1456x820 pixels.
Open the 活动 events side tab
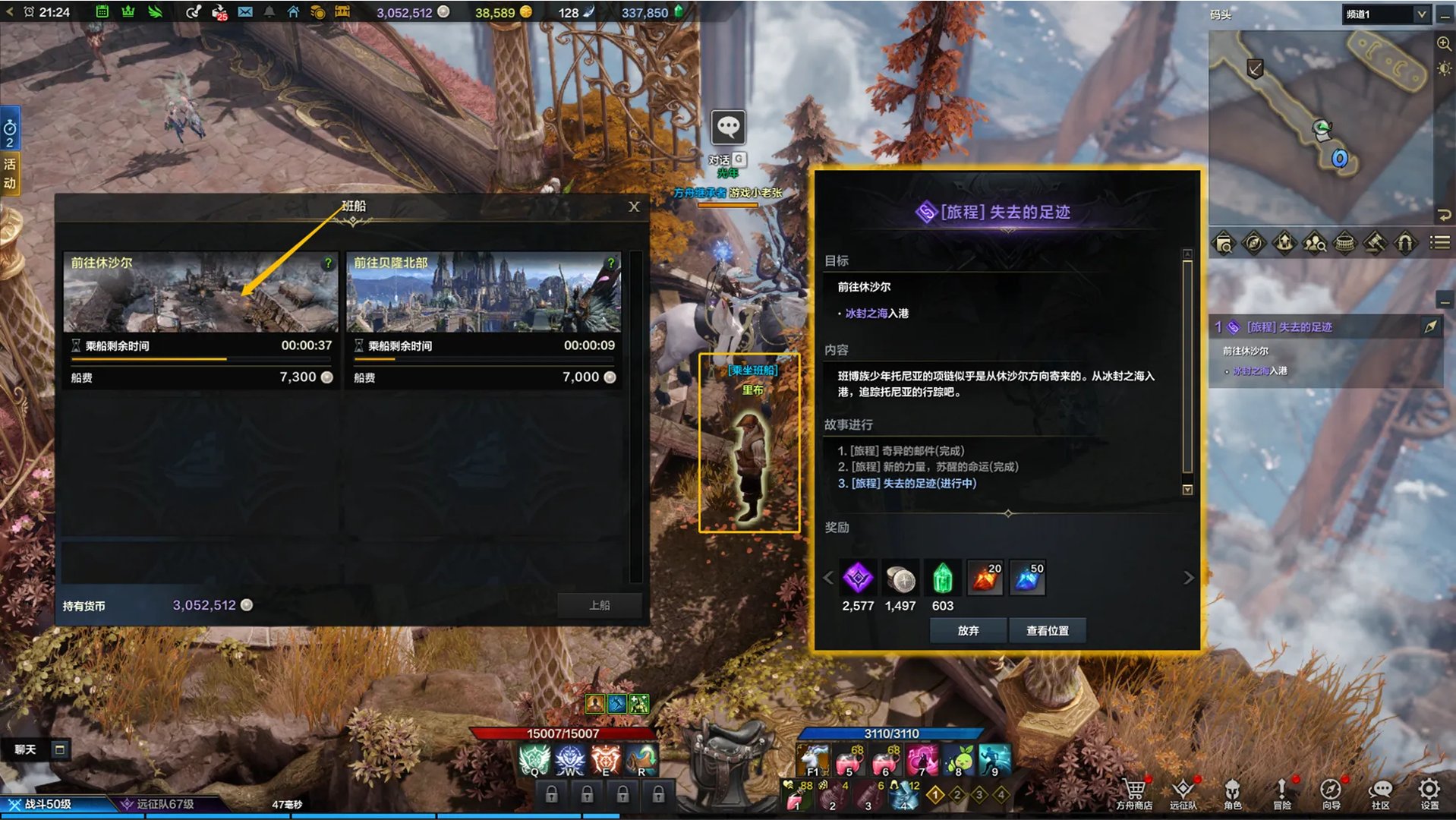(x=10, y=173)
